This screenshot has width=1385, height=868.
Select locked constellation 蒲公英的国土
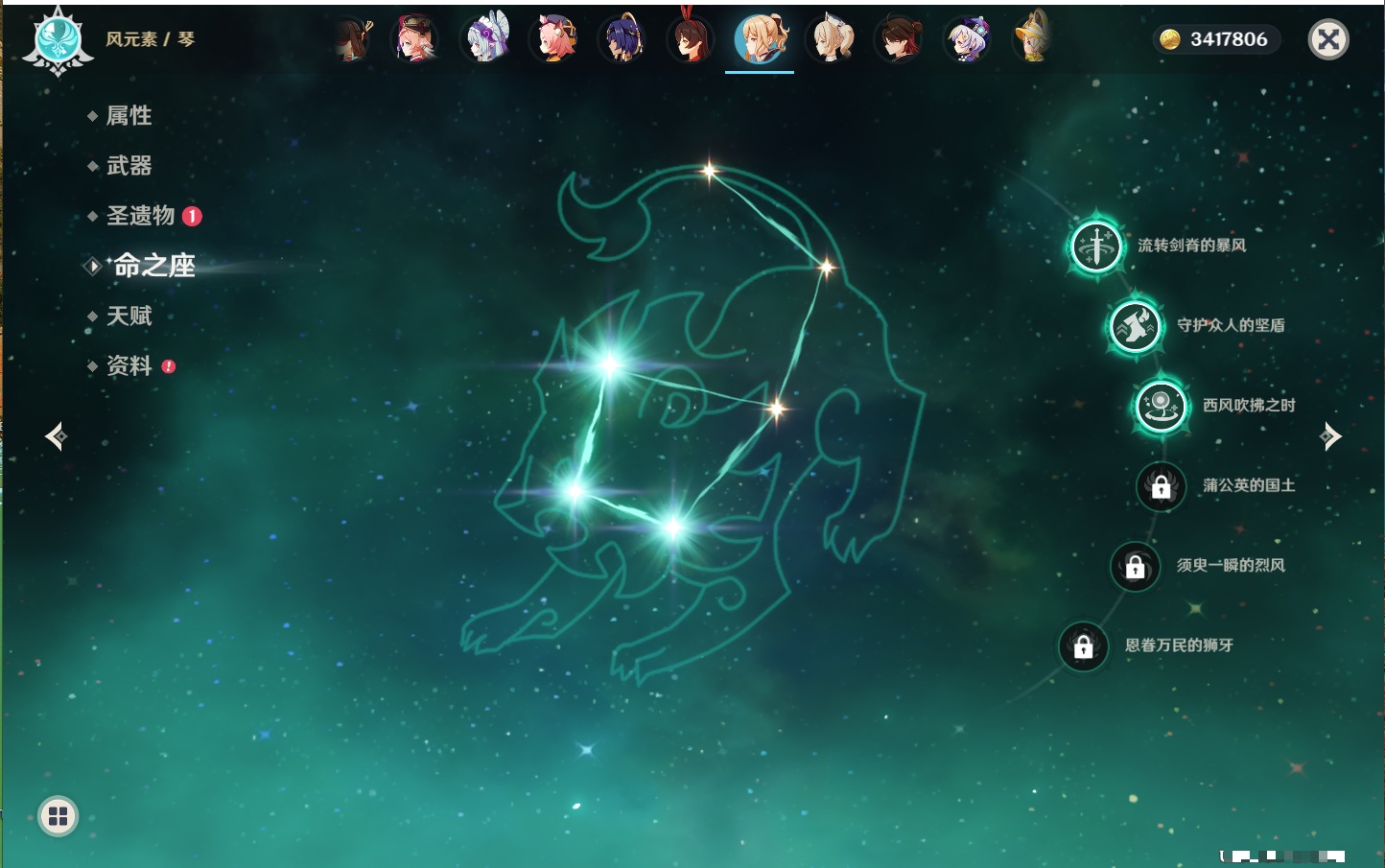click(1161, 486)
